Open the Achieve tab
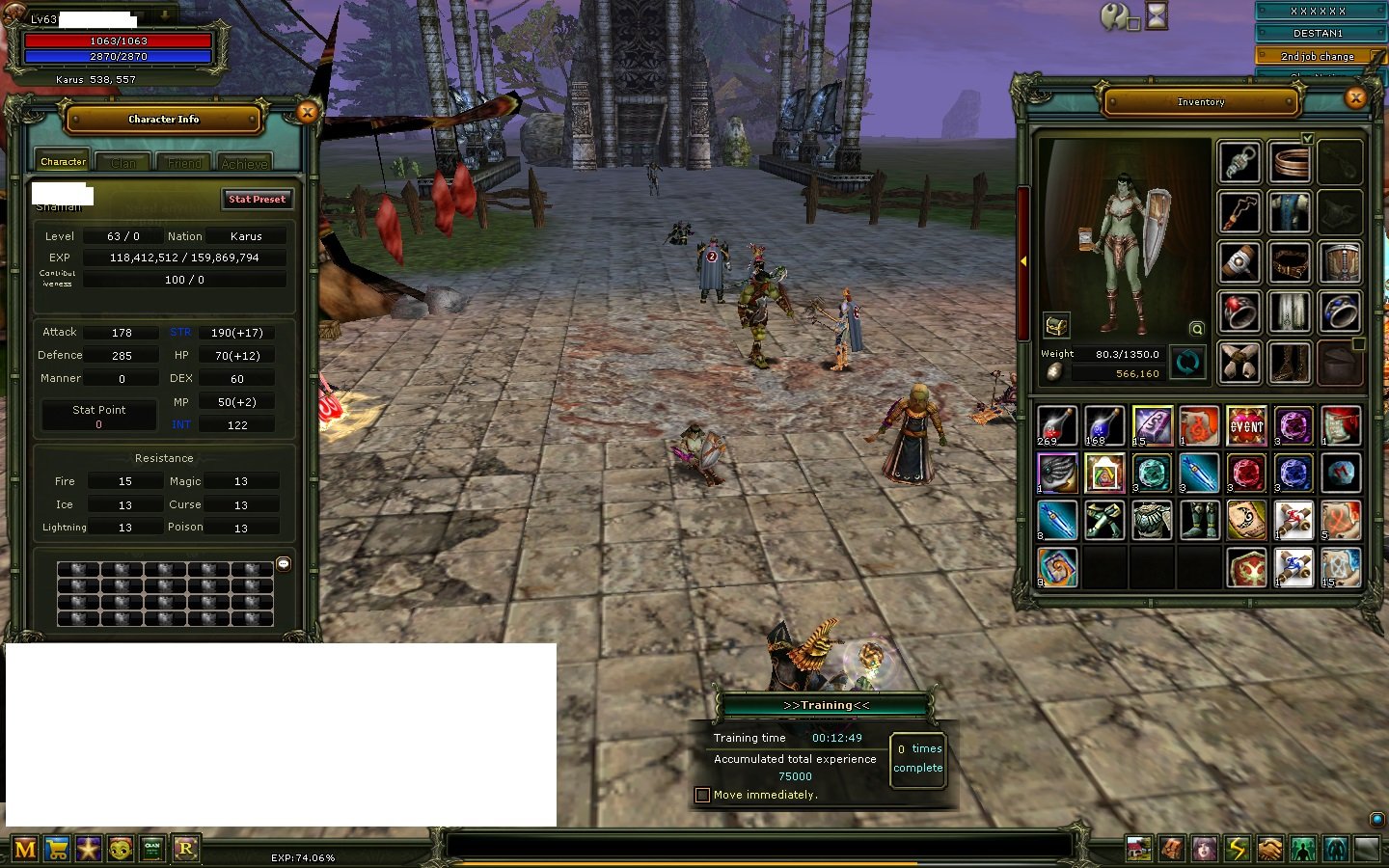1389x868 pixels. [244, 163]
